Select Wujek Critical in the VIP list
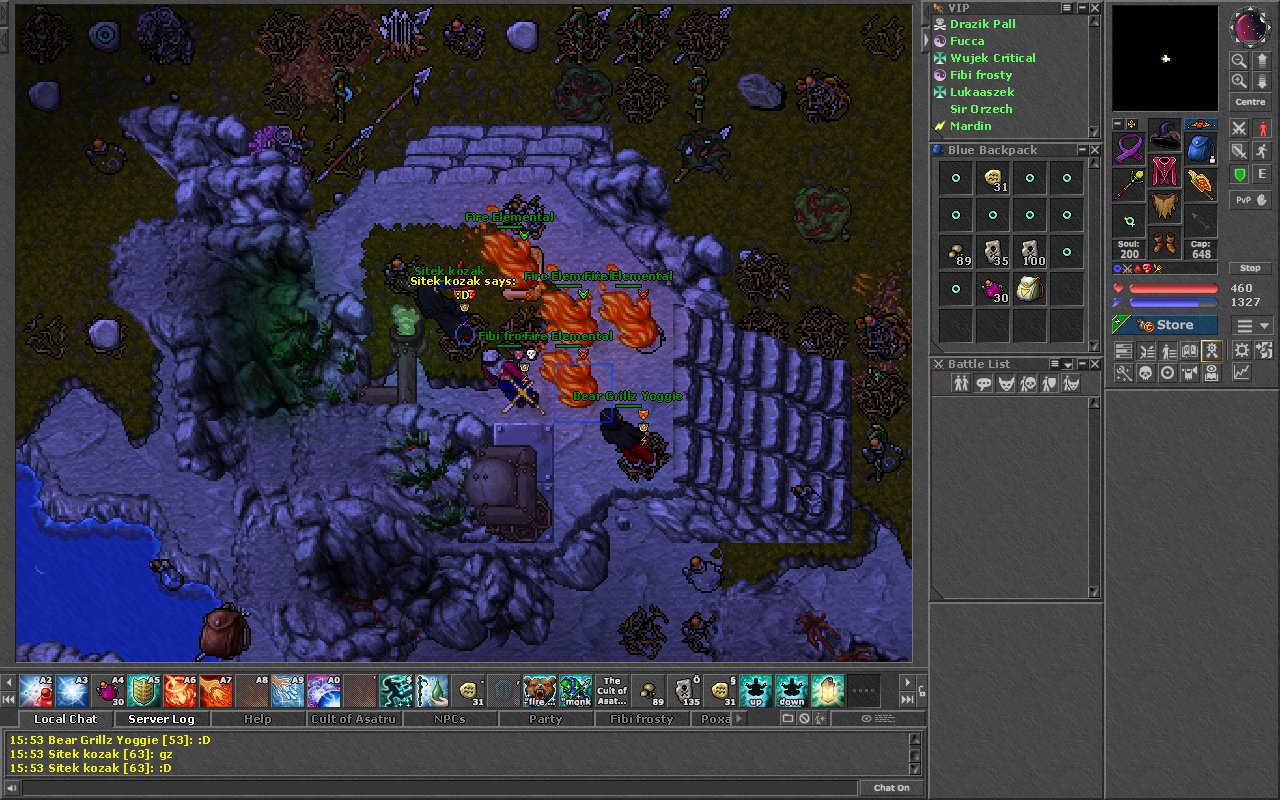 pos(992,58)
